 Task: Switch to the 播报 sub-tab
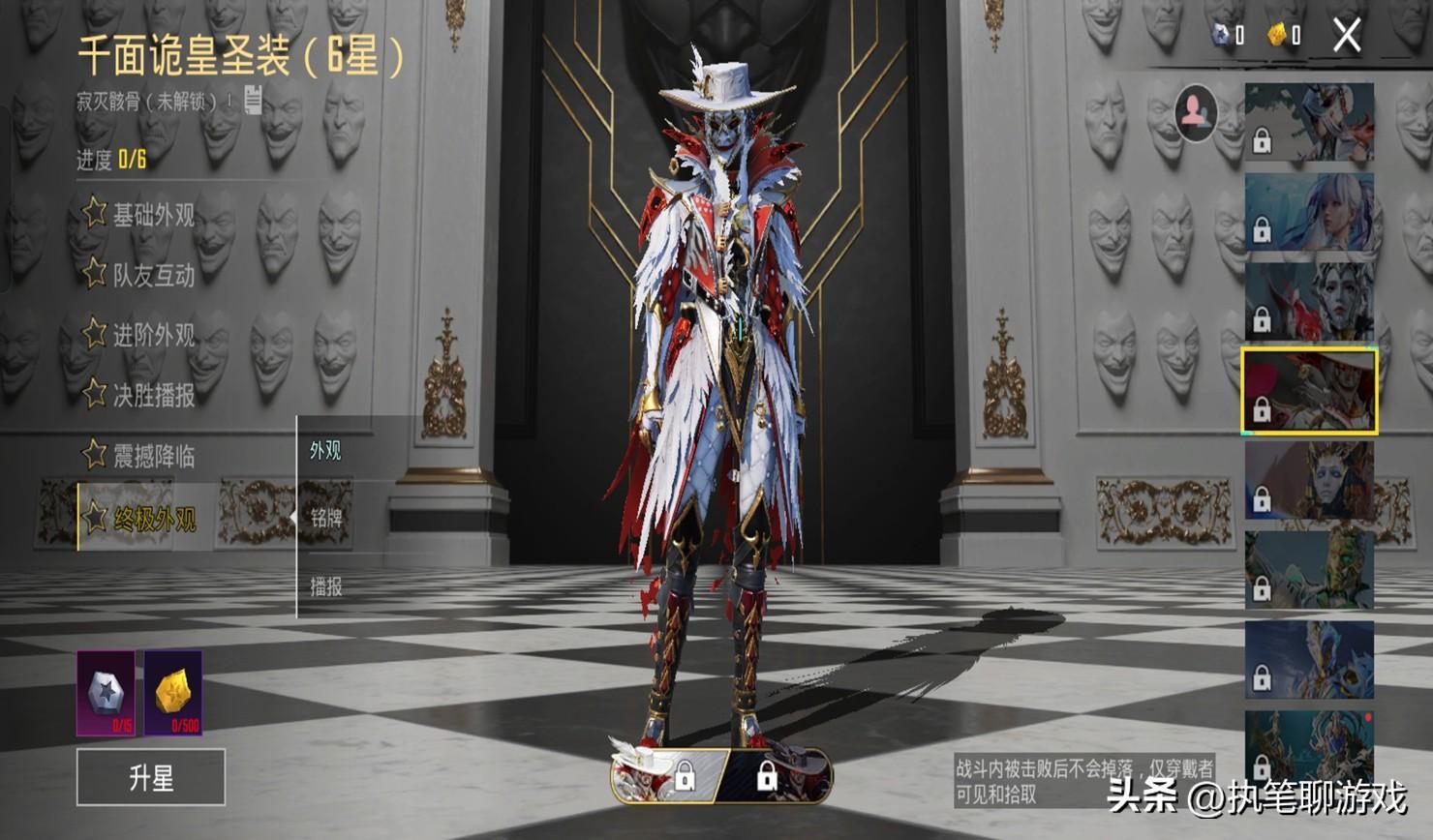point(326,586)
